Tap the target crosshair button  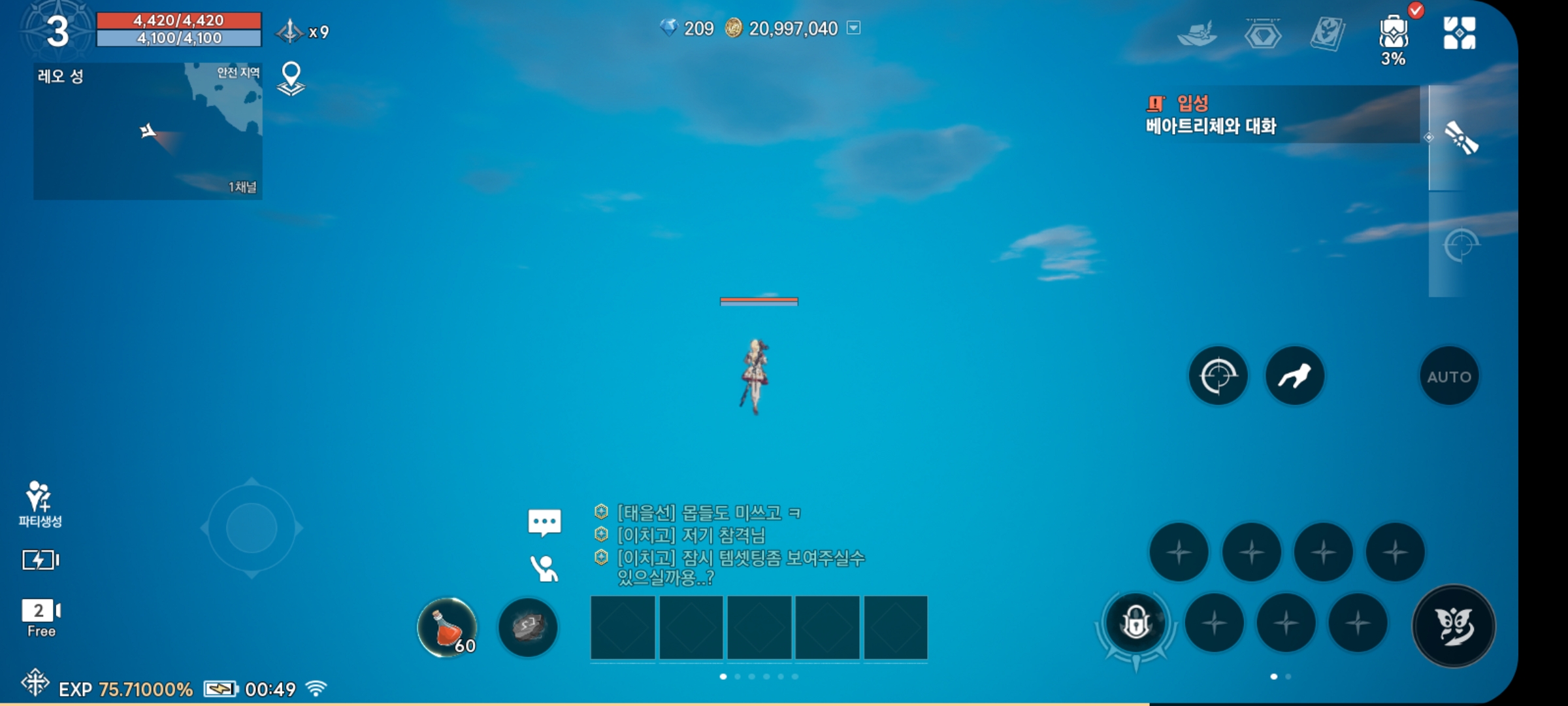coord(1218,376)
